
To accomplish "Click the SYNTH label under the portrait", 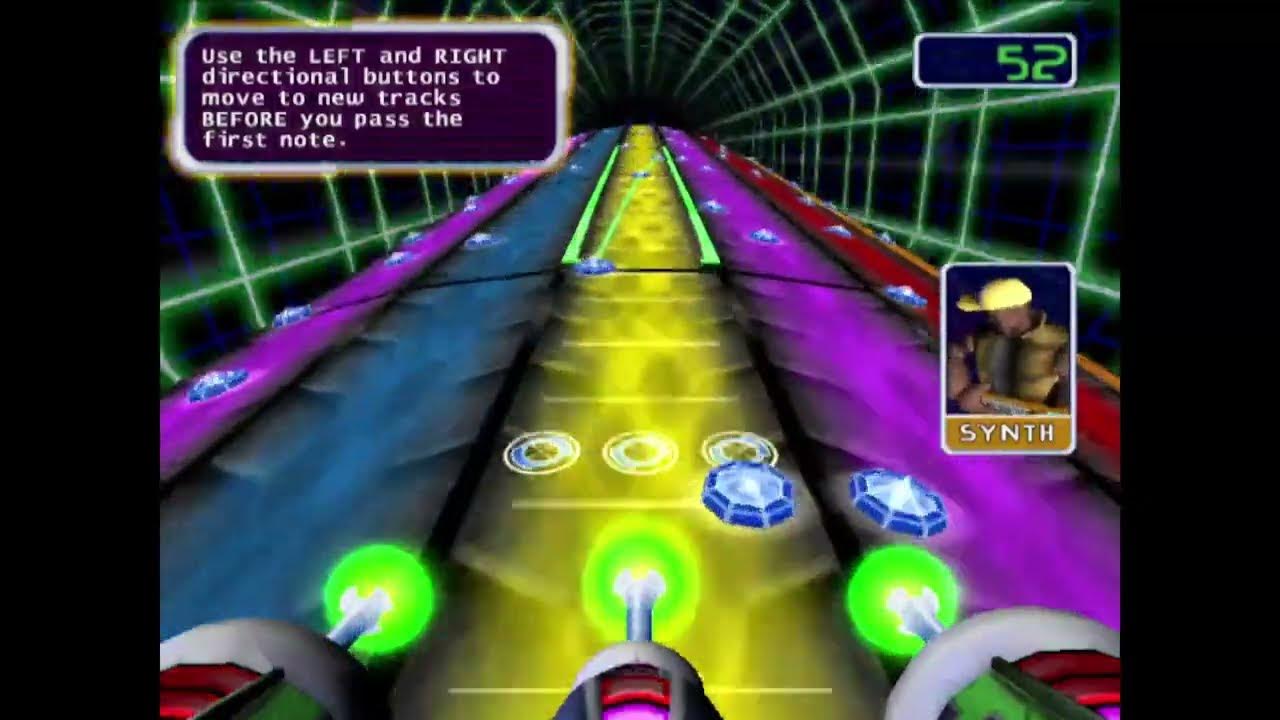I will [x=1005, y=434].
